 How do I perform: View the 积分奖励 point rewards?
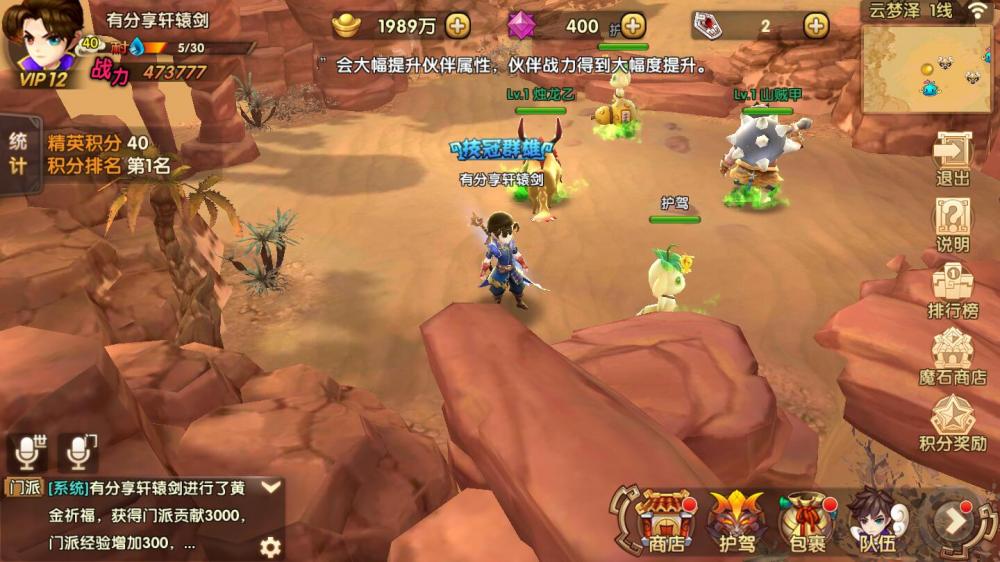952,424
